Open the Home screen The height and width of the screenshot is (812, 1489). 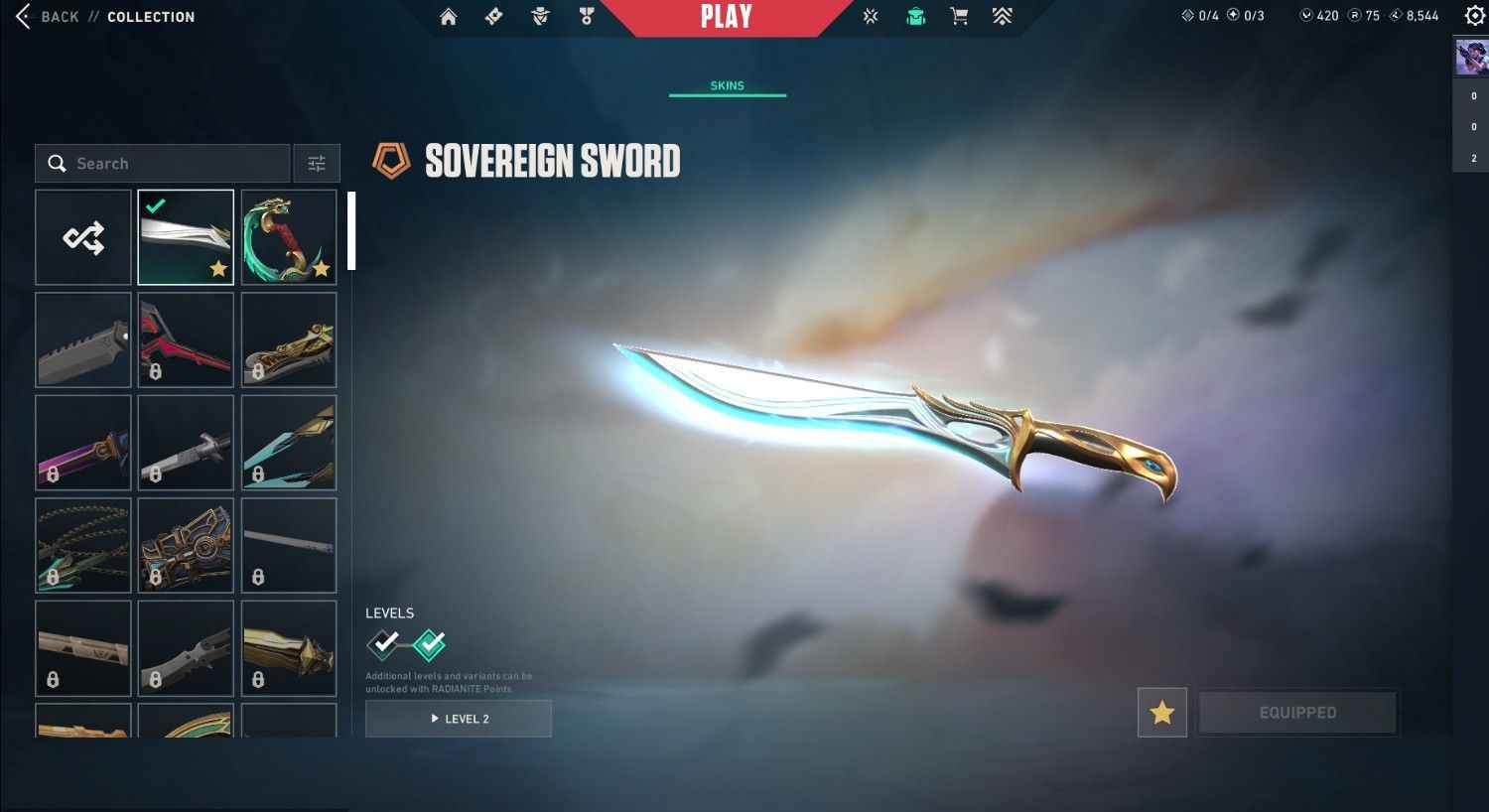449,16
